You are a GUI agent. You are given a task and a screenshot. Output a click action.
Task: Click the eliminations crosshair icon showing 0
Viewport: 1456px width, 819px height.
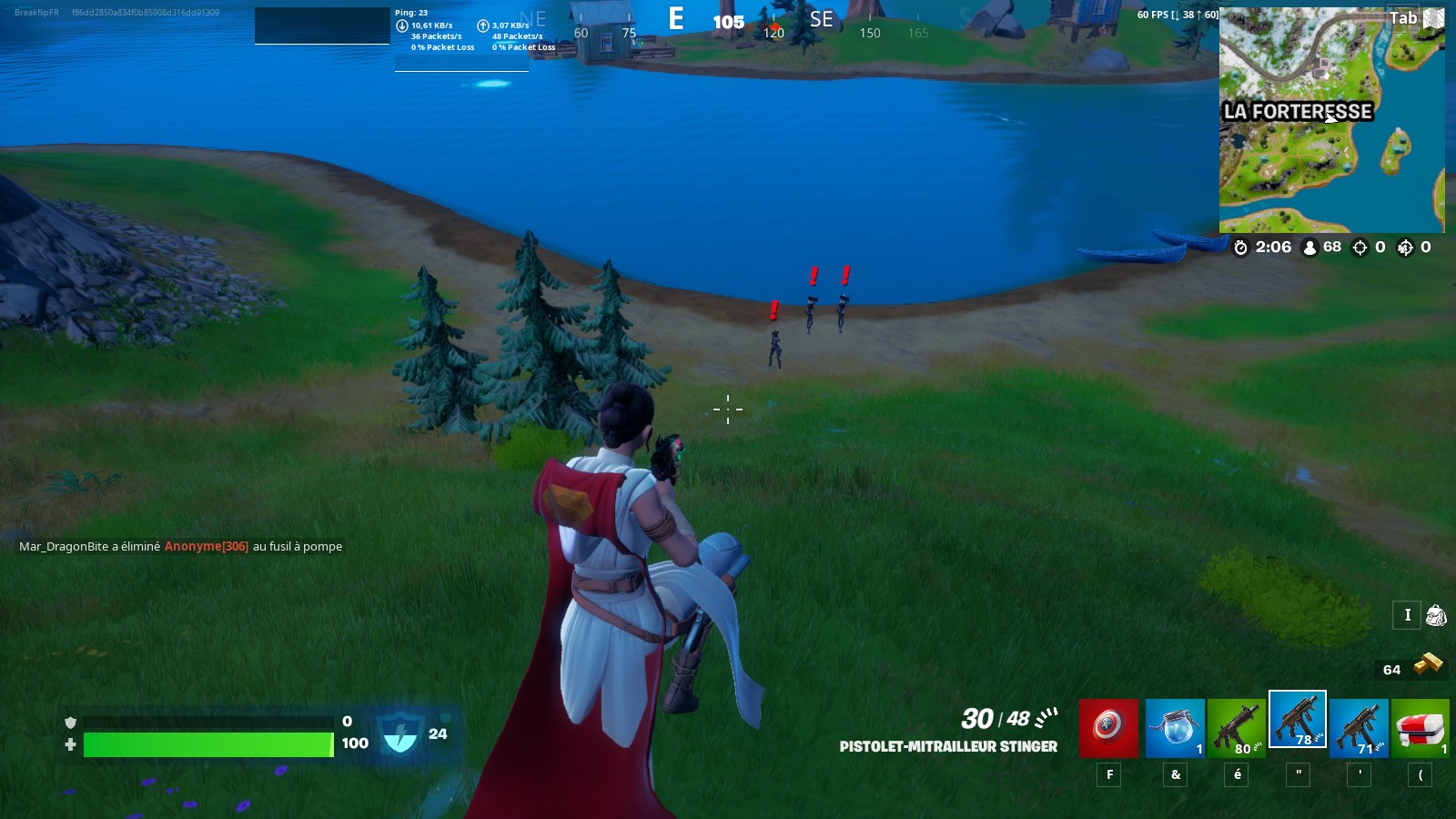[x=1360, y=247]
